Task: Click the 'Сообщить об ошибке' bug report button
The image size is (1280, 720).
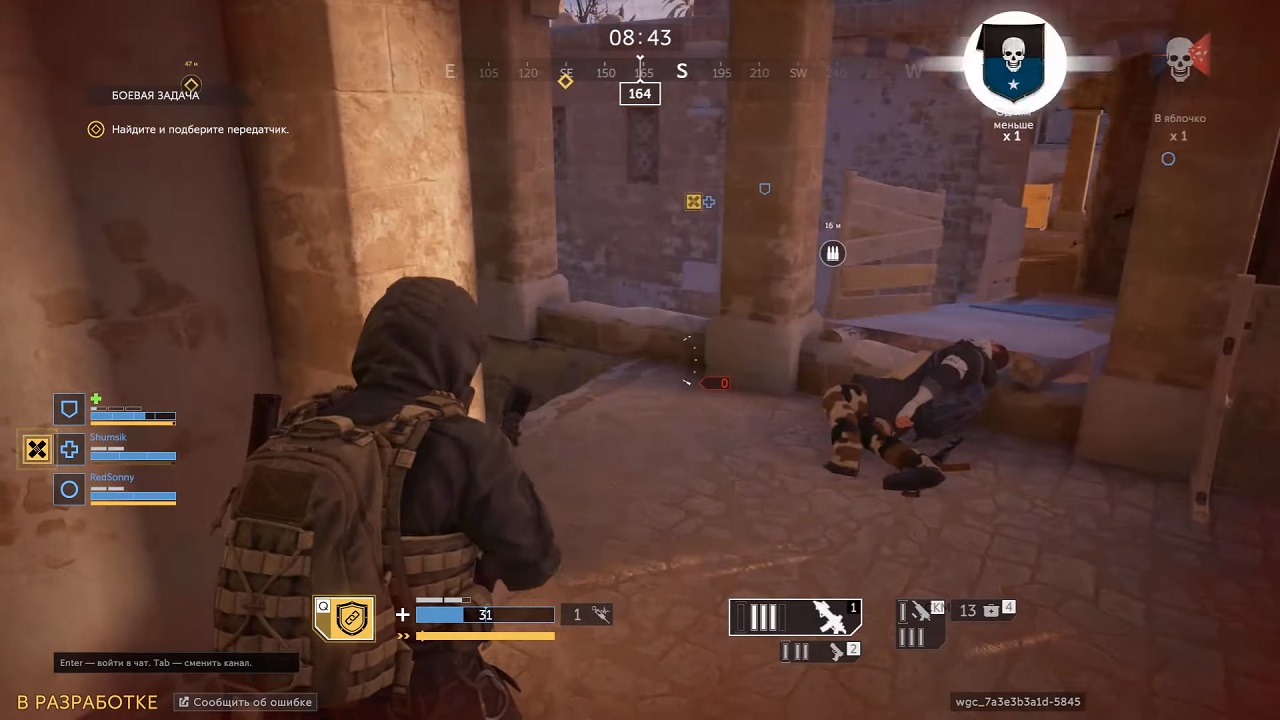Action: coord(247,702)
